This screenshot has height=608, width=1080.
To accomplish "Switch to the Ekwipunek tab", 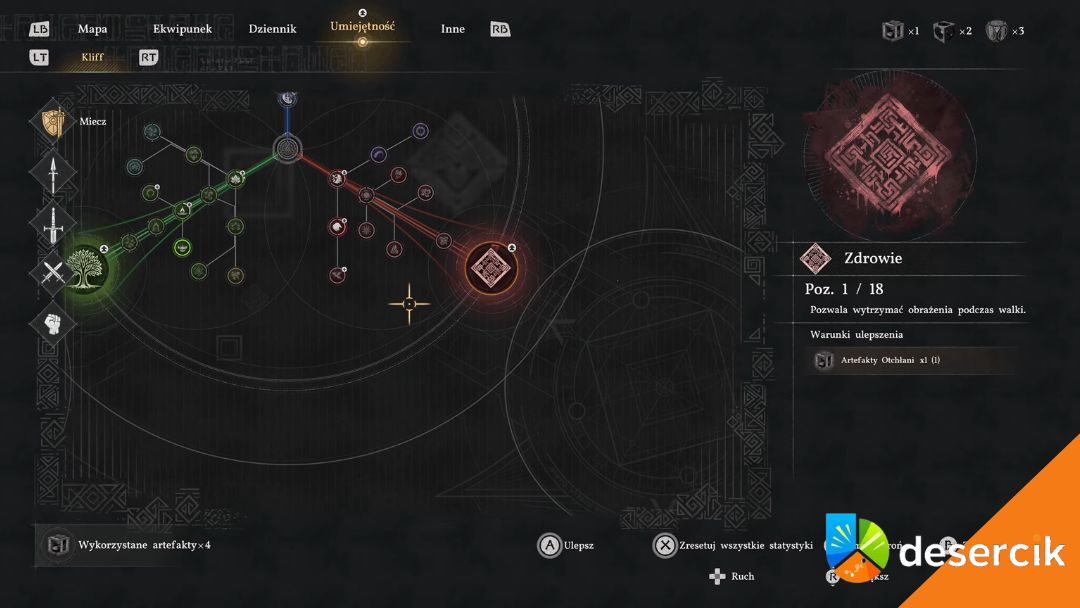I will click(x=182, y=29).
